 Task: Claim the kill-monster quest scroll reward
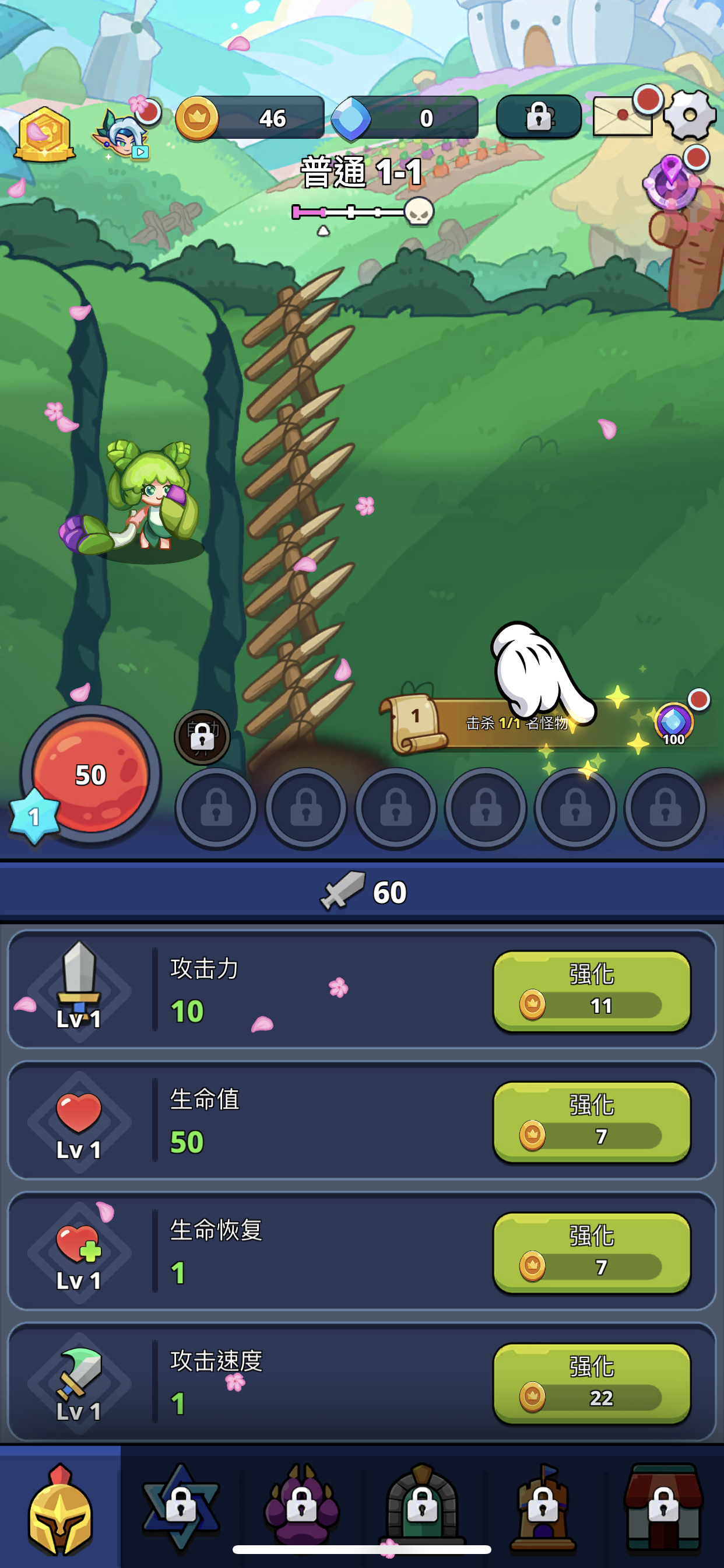tap(547, 723)
